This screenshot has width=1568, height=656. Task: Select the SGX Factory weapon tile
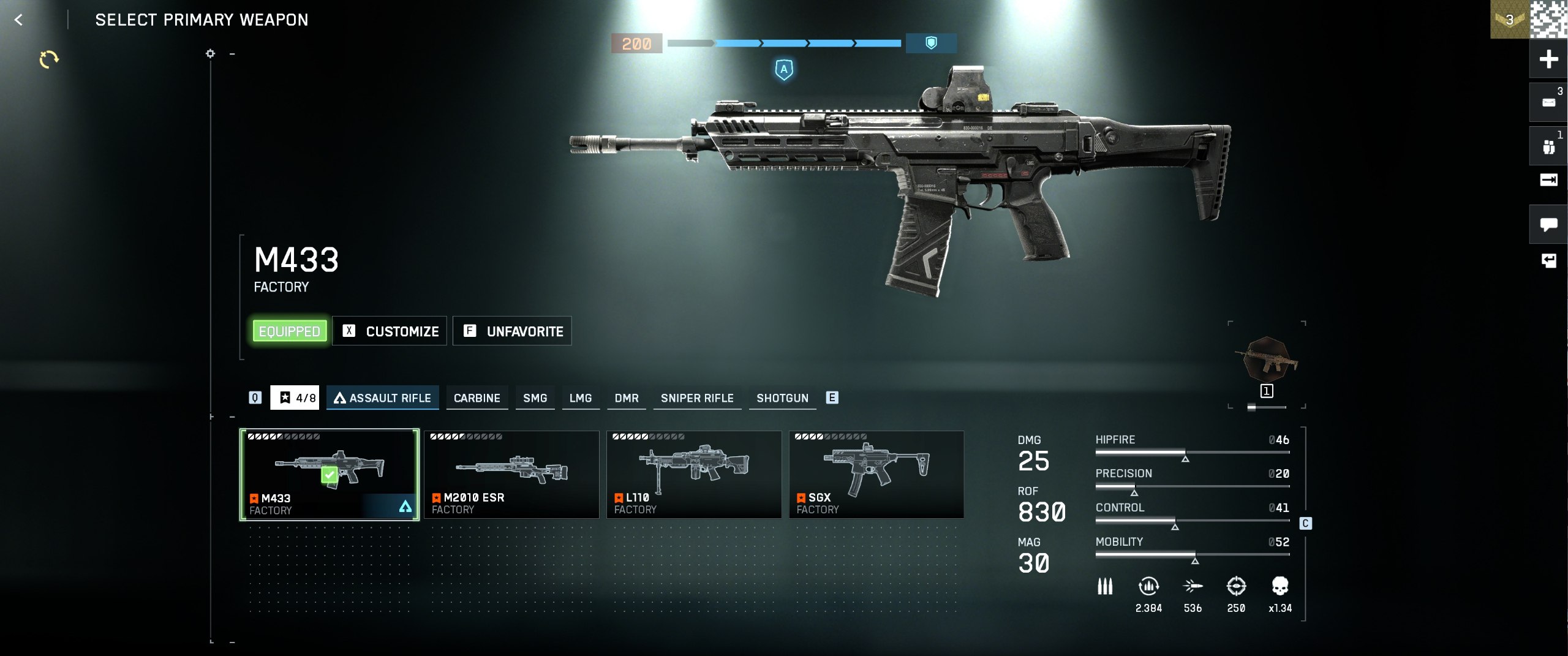tap(876, 475)
